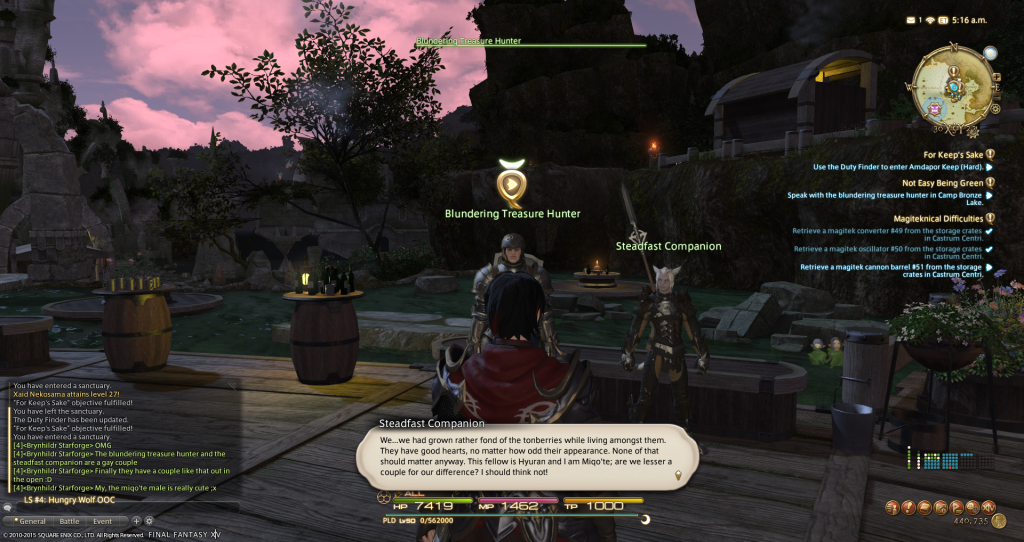Click the chat speech bubble icon

(8, 507)
